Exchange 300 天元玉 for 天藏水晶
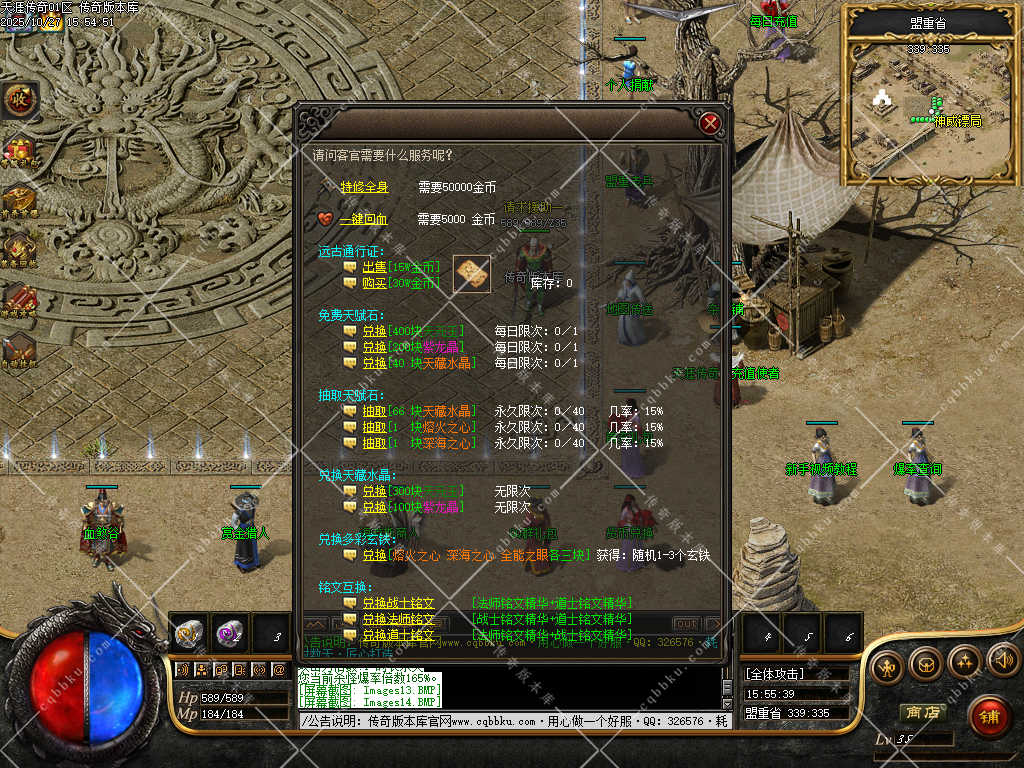Image resolution: width=1024 pixels, height=768 pixels. 374,491
